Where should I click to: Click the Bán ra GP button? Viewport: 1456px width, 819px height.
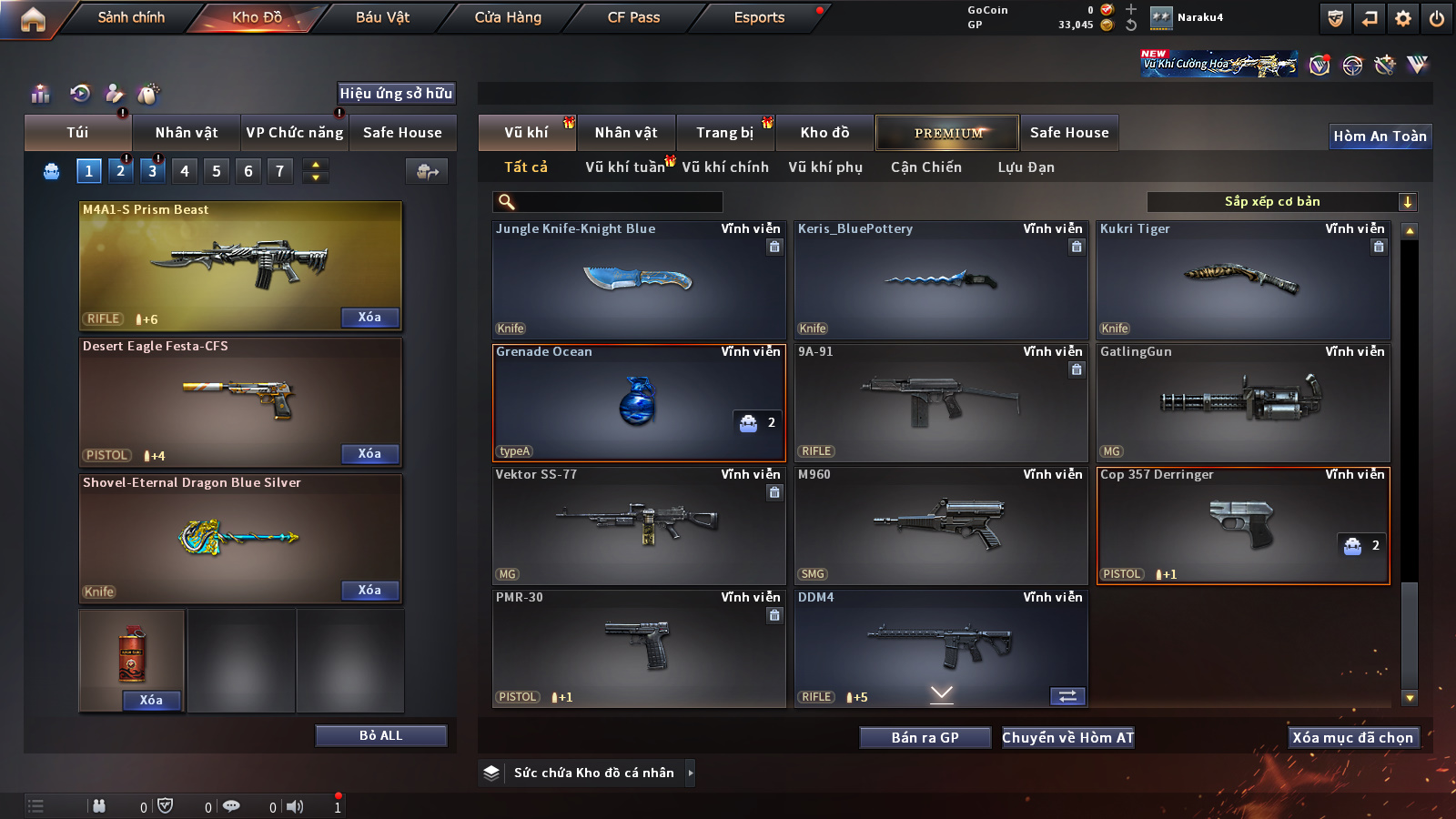(925, 738)
